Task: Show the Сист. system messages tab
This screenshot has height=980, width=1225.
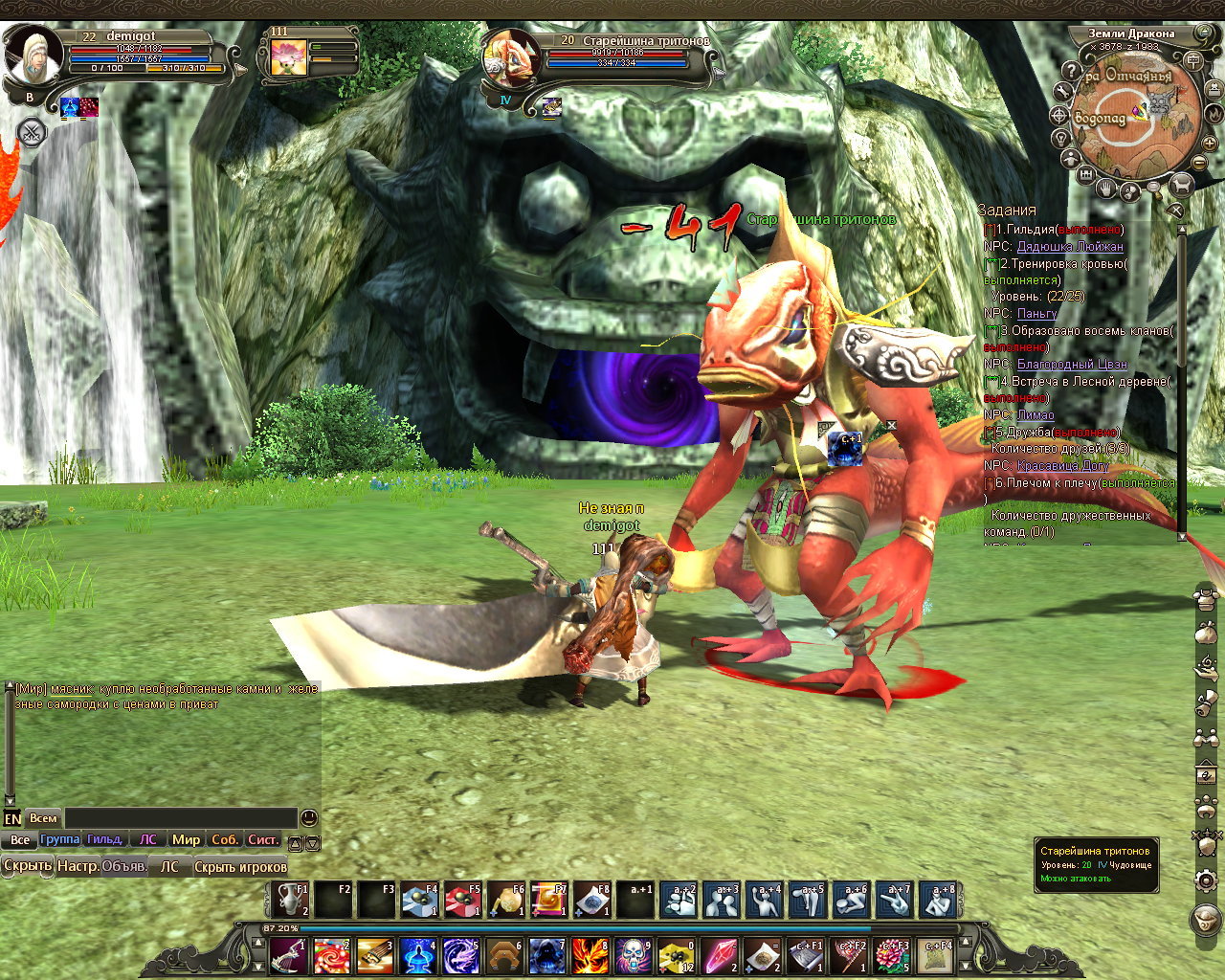Action: [x=263, y=839]
